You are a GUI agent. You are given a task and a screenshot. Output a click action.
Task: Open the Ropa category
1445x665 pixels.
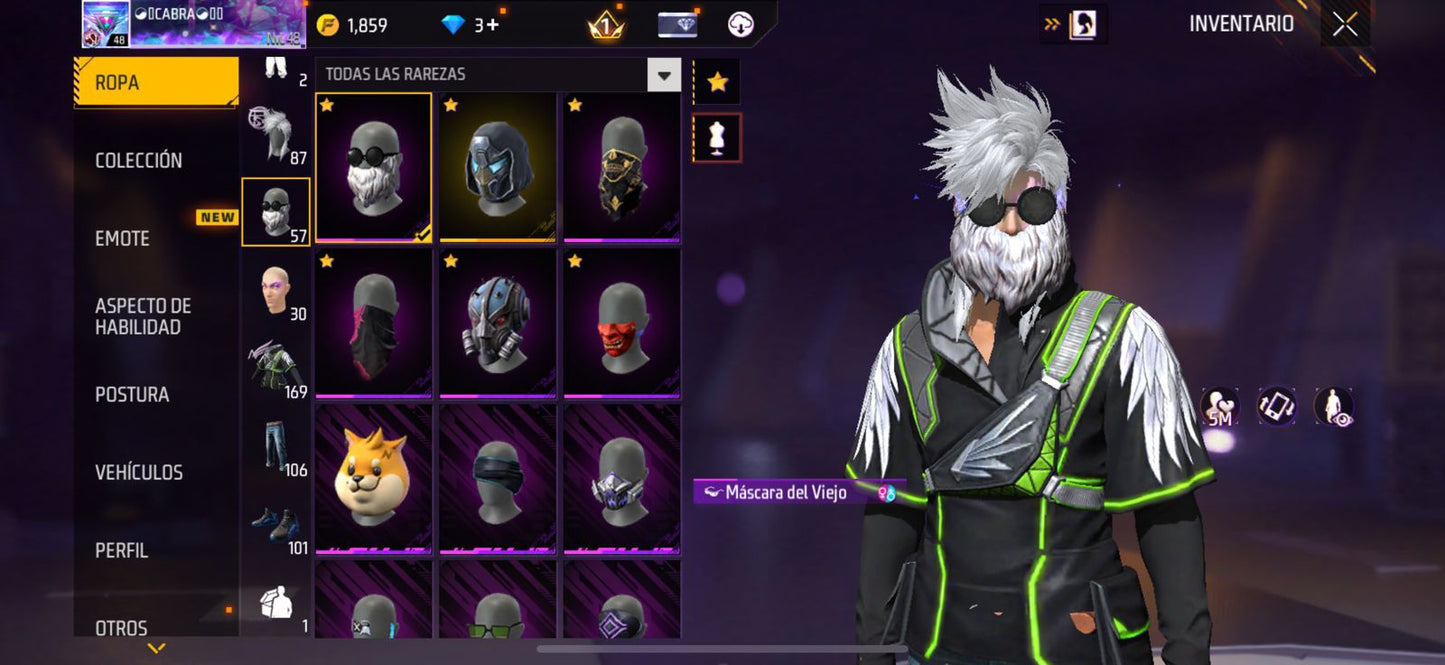(x=155, y=82)
